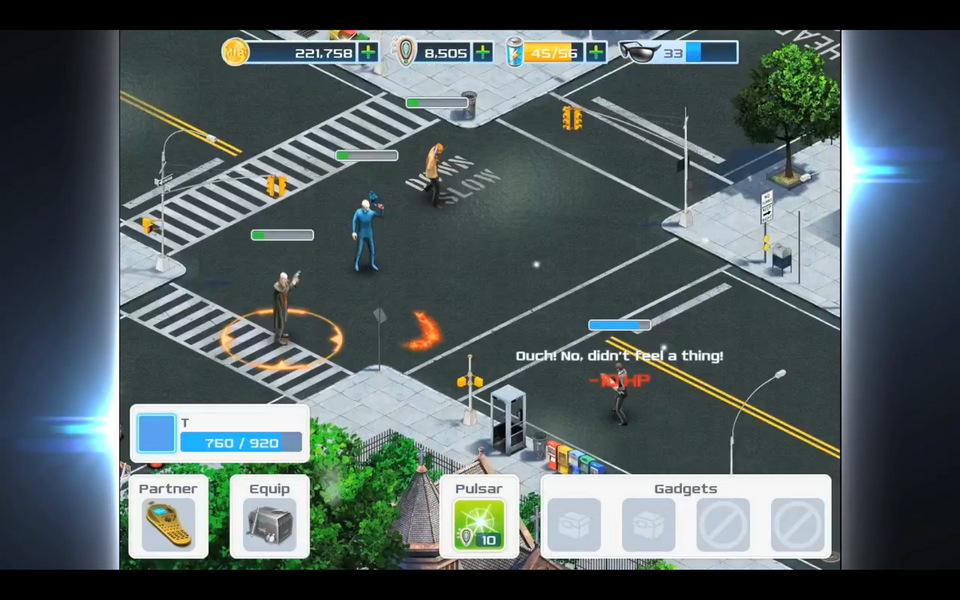Refill energy with the battery plus button
The image size is (960, 600).
596,52
